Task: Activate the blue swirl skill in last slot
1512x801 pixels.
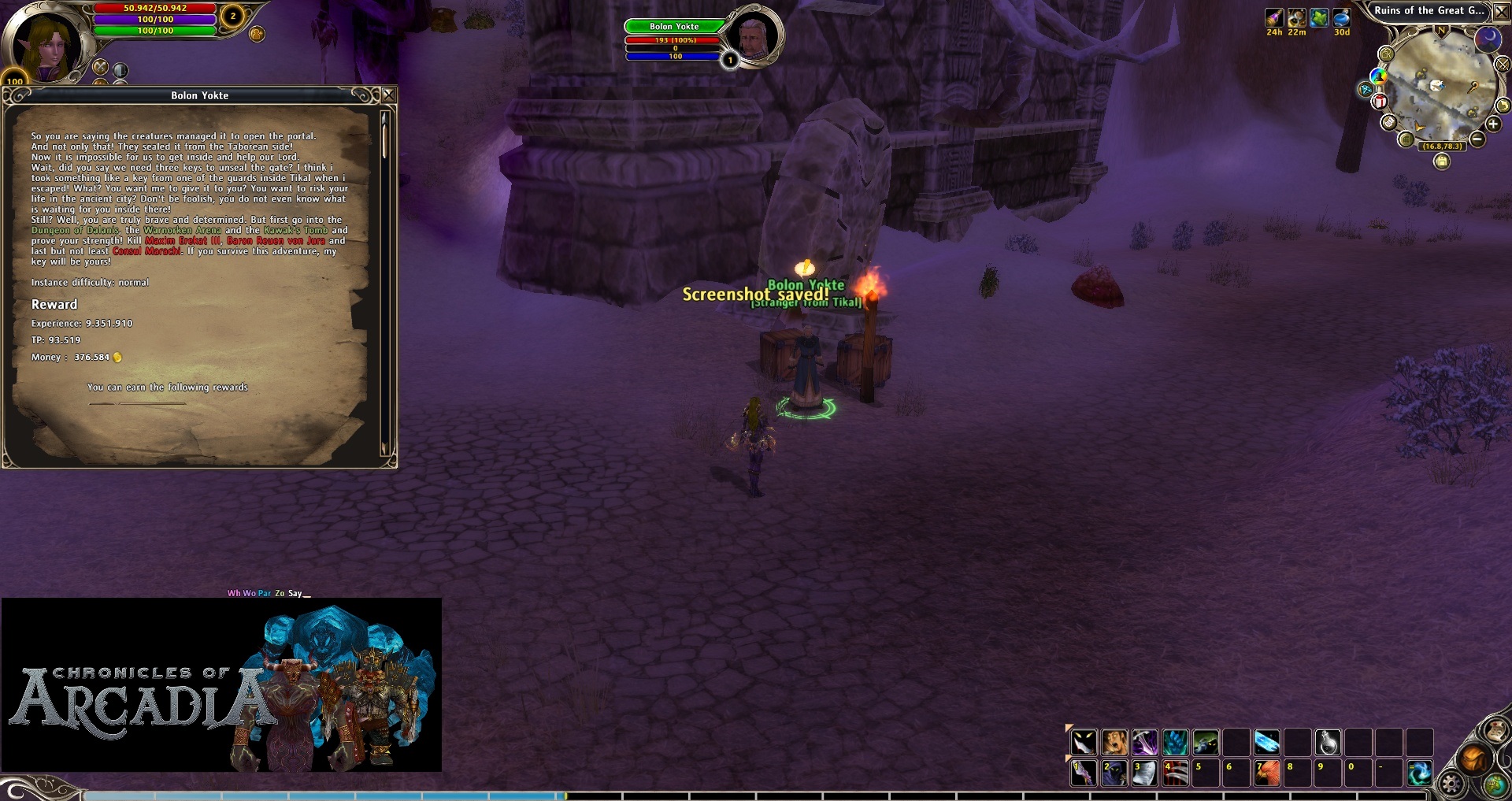Action: pyautogui.click(x=1419, y=773)
